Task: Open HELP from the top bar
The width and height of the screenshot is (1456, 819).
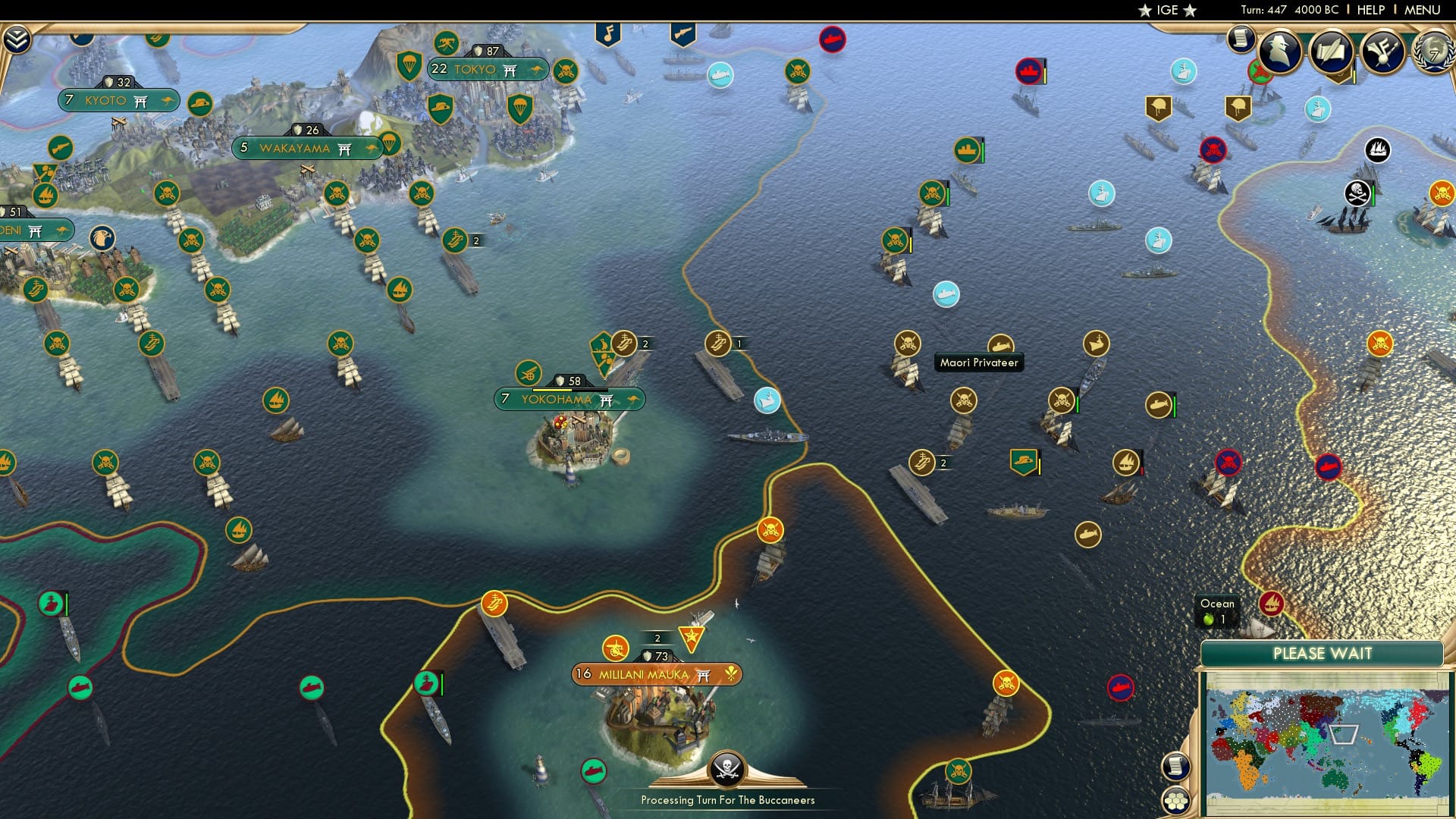Action: (x=1369, y=10)
